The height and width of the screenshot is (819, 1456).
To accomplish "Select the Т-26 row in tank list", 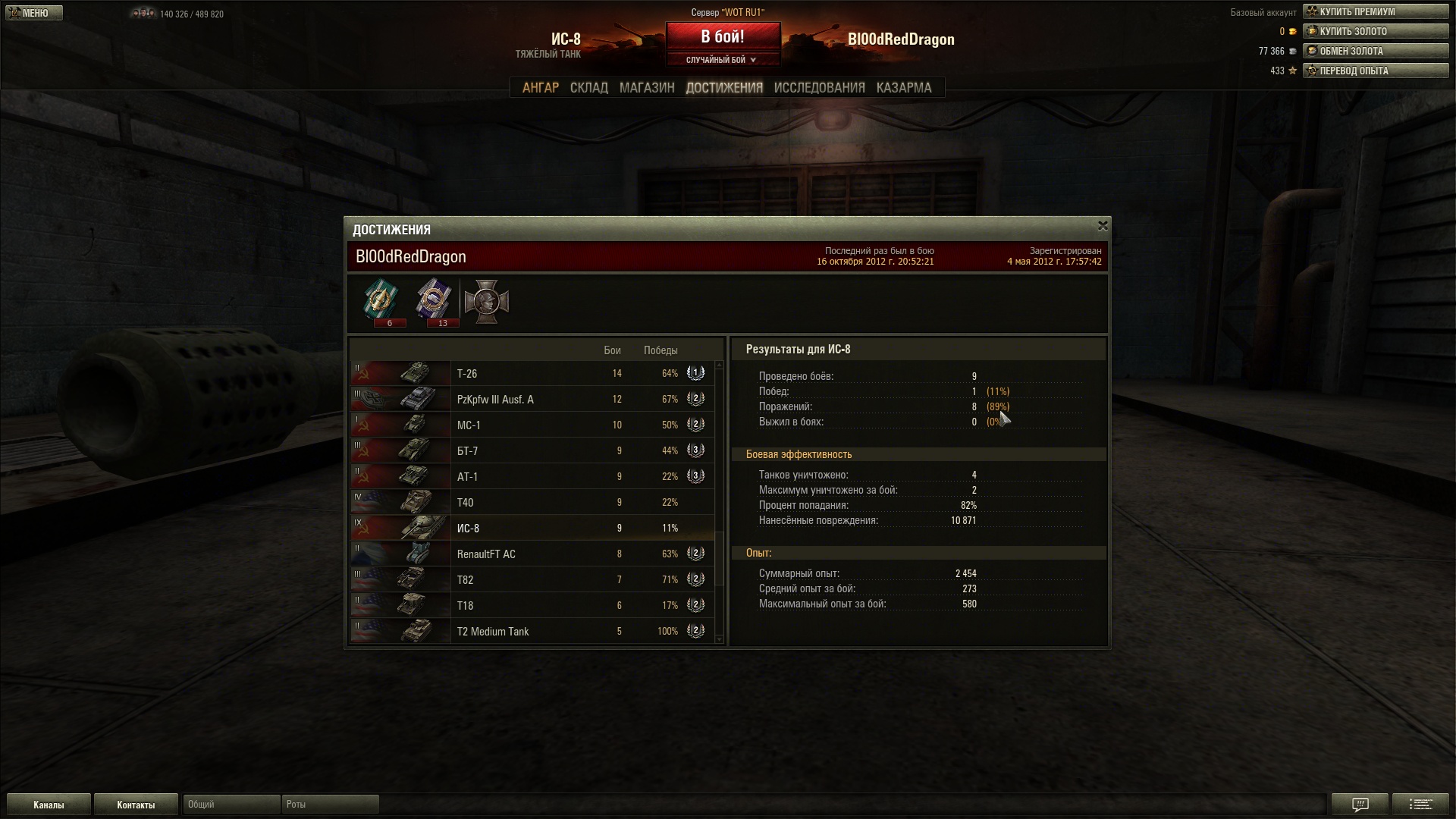I will [531, 374].
